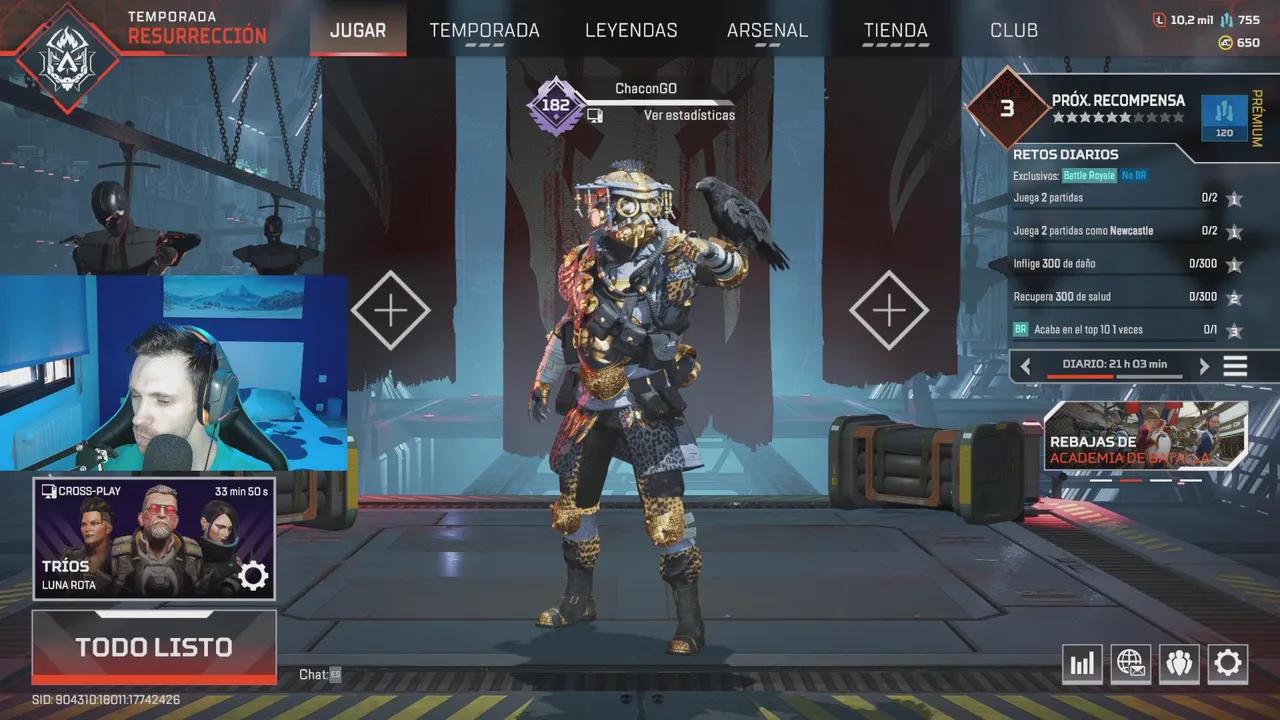Select the Club tab
Image resolution: width=1280 pixels, height=720 pixels.
tap(1013, 30)
